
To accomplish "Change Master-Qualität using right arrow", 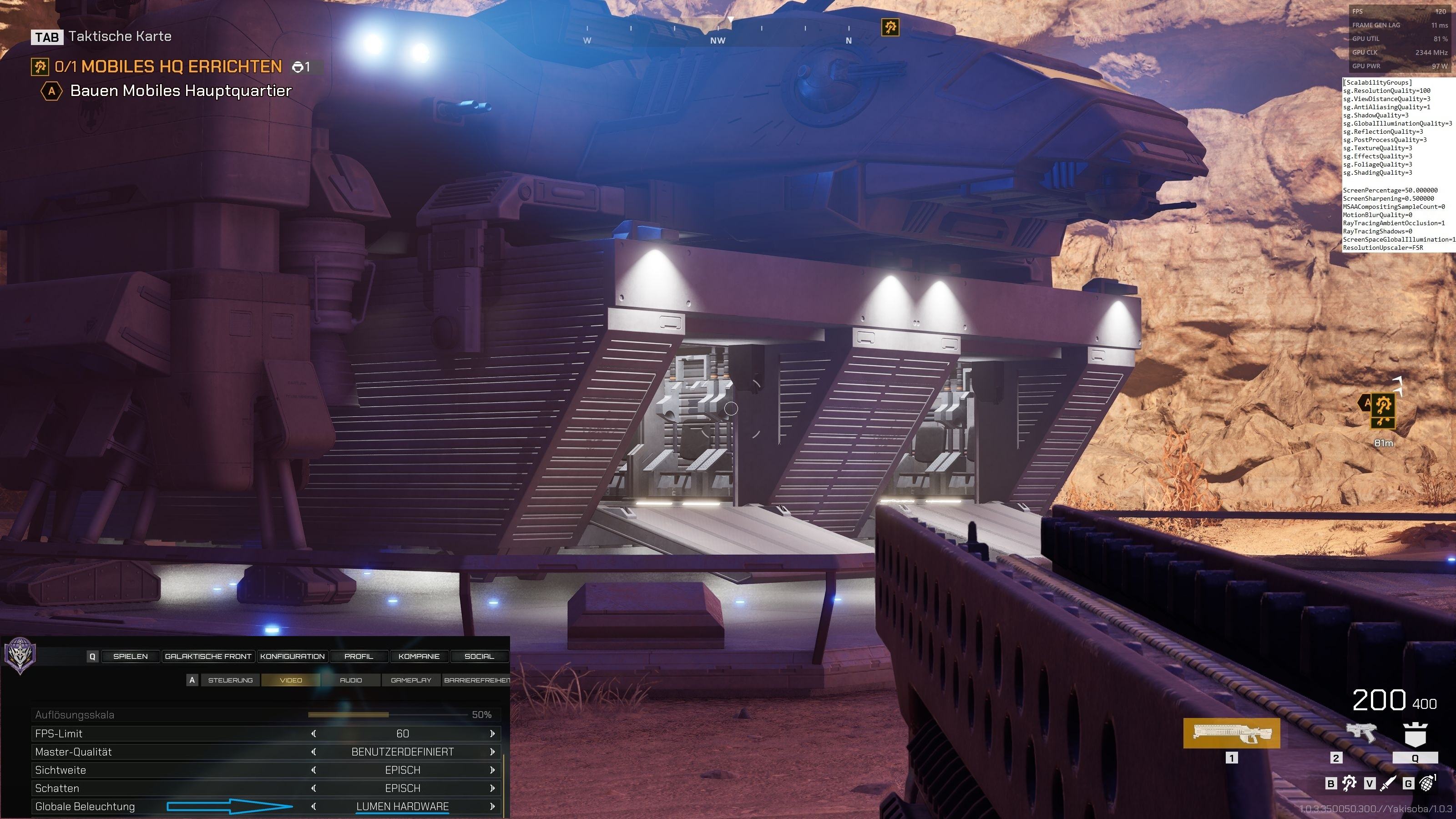I will (x=492, y=752).
